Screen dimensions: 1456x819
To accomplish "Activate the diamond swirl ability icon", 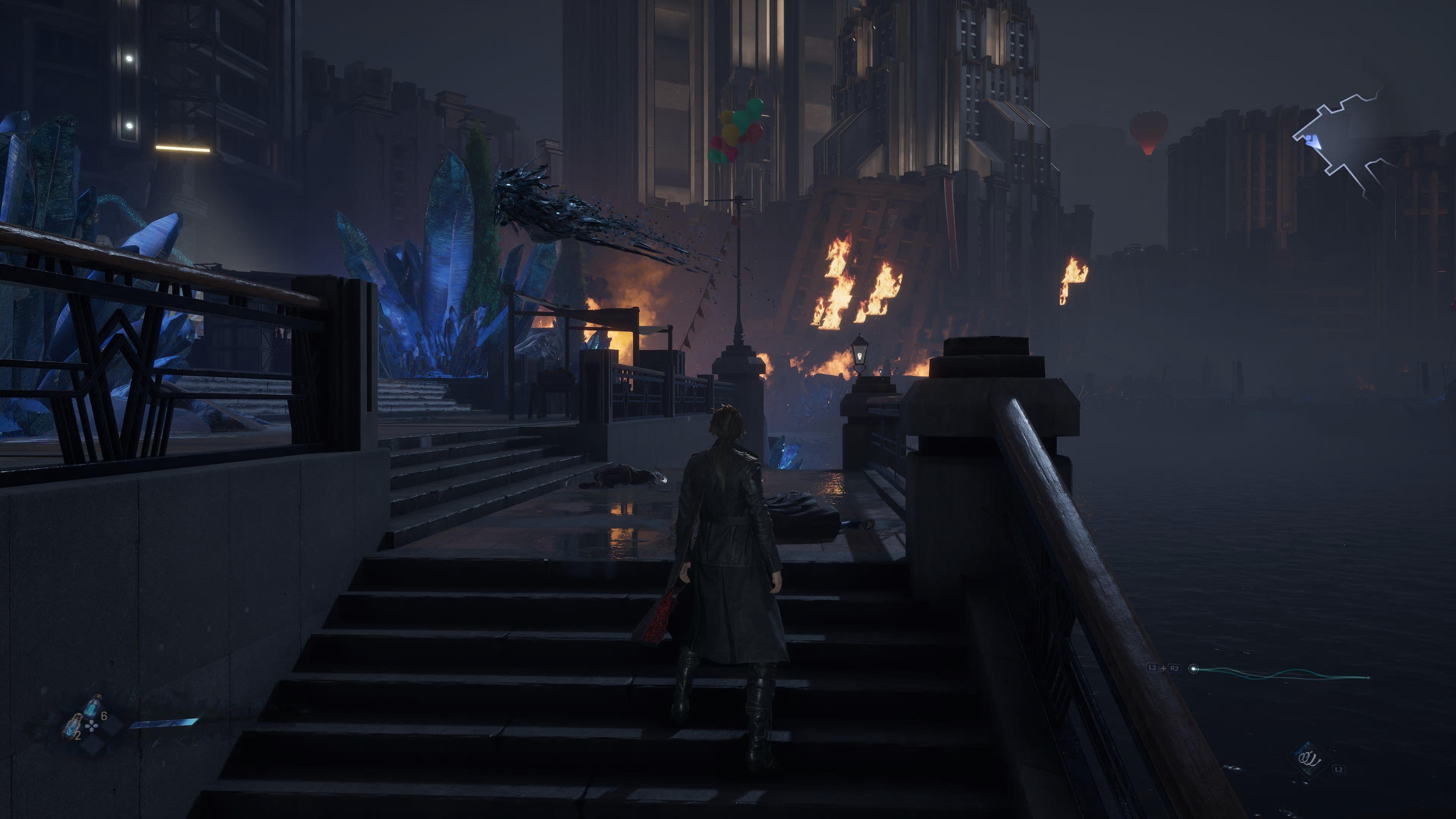I will click(x=1308, y=759).
